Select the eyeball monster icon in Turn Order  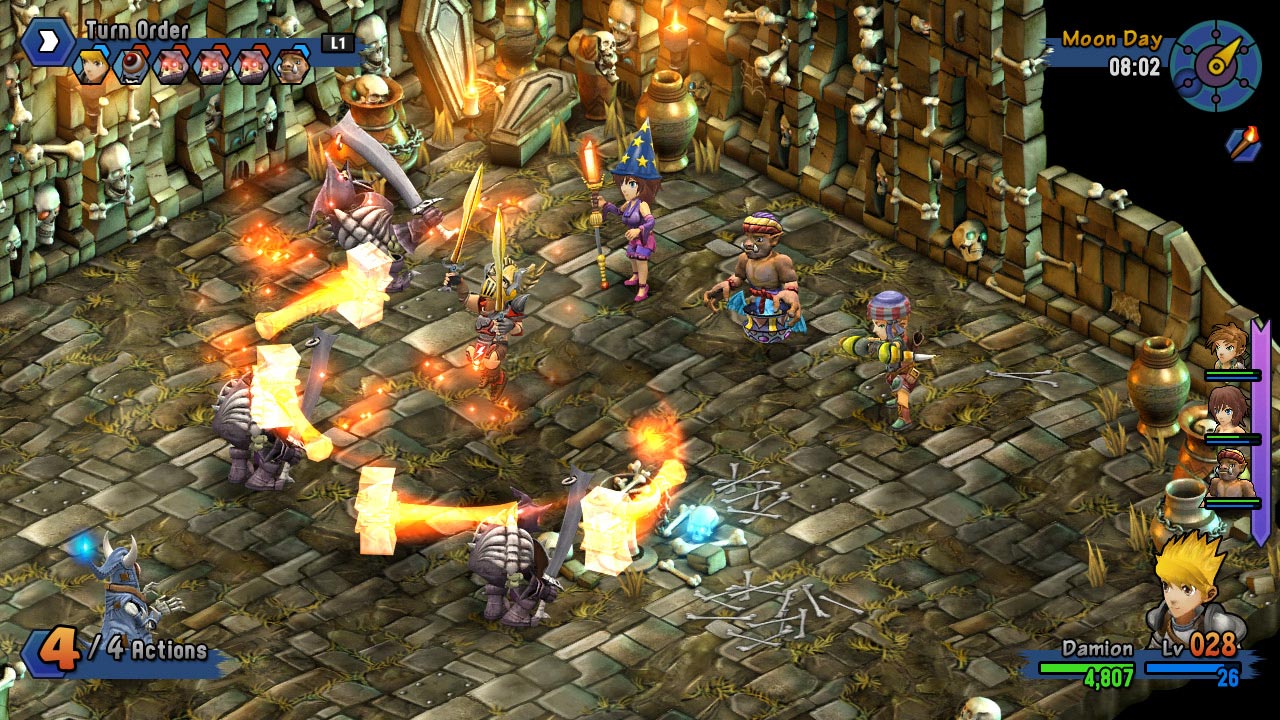133,66
